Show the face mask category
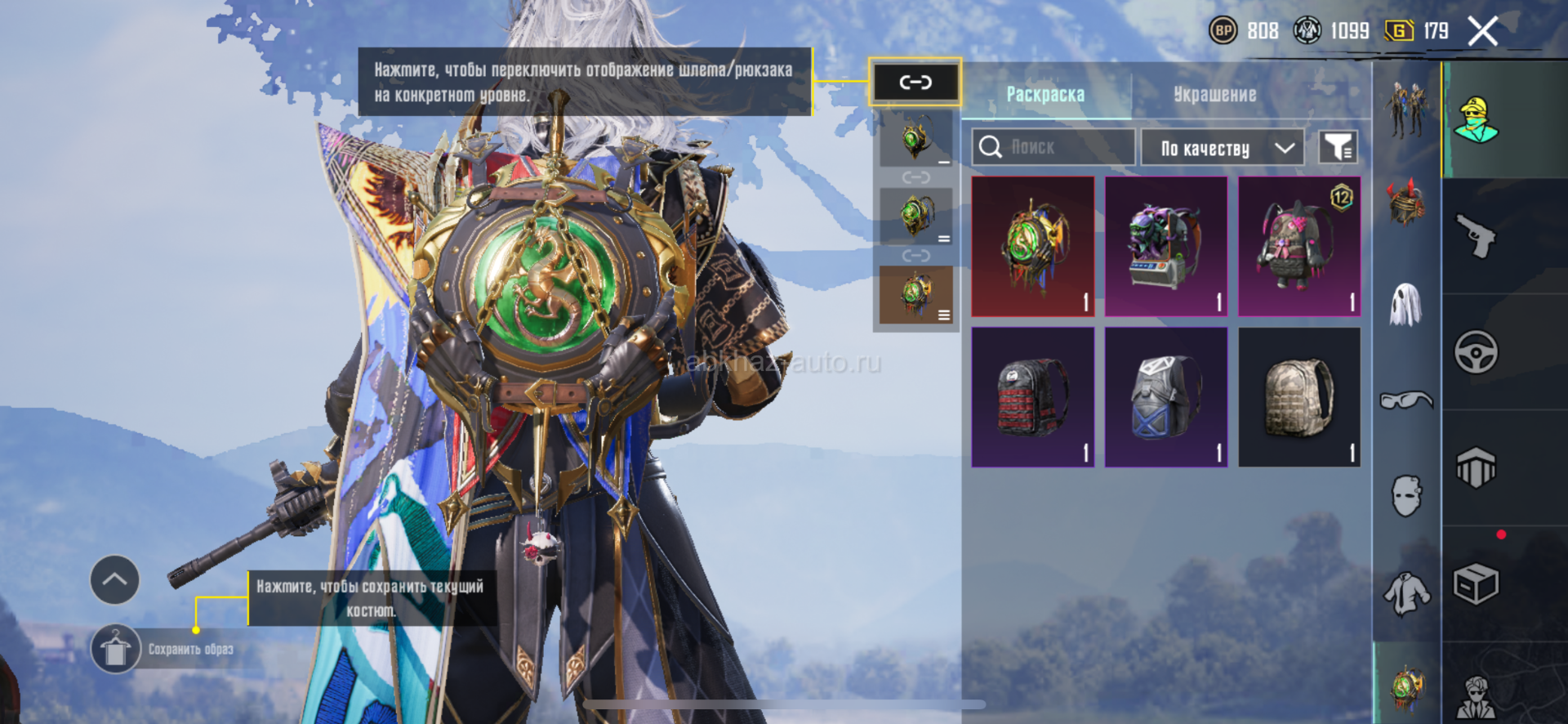Viewport: 1568px width, 724px height. [1406, 495]
